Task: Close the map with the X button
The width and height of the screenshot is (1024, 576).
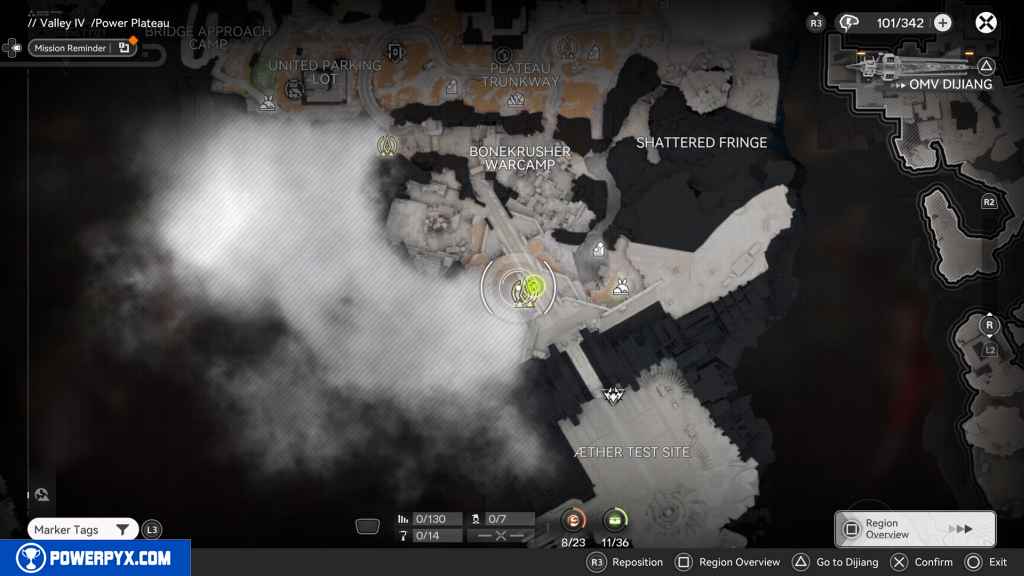Action: point(986,23)
